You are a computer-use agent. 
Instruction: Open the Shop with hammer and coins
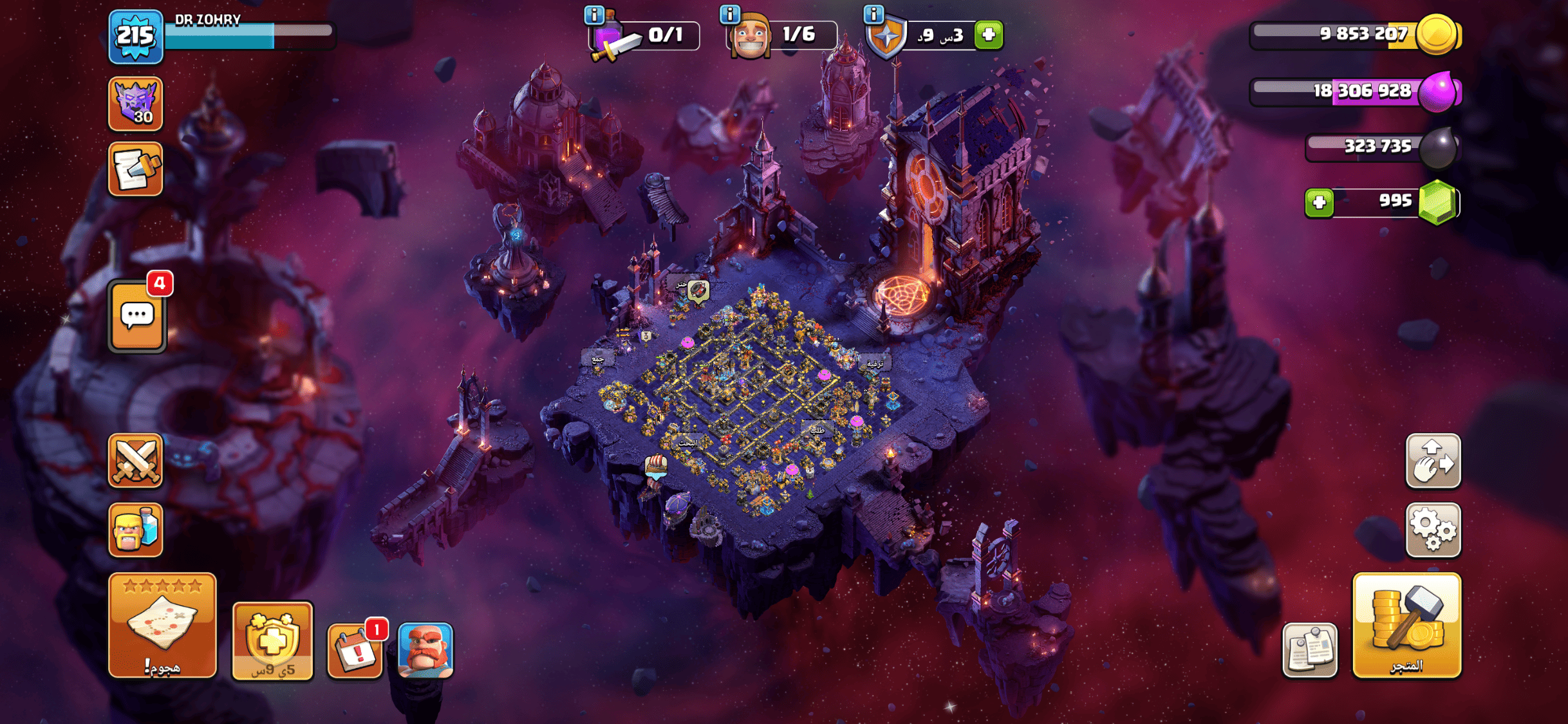pos(1406,625)
